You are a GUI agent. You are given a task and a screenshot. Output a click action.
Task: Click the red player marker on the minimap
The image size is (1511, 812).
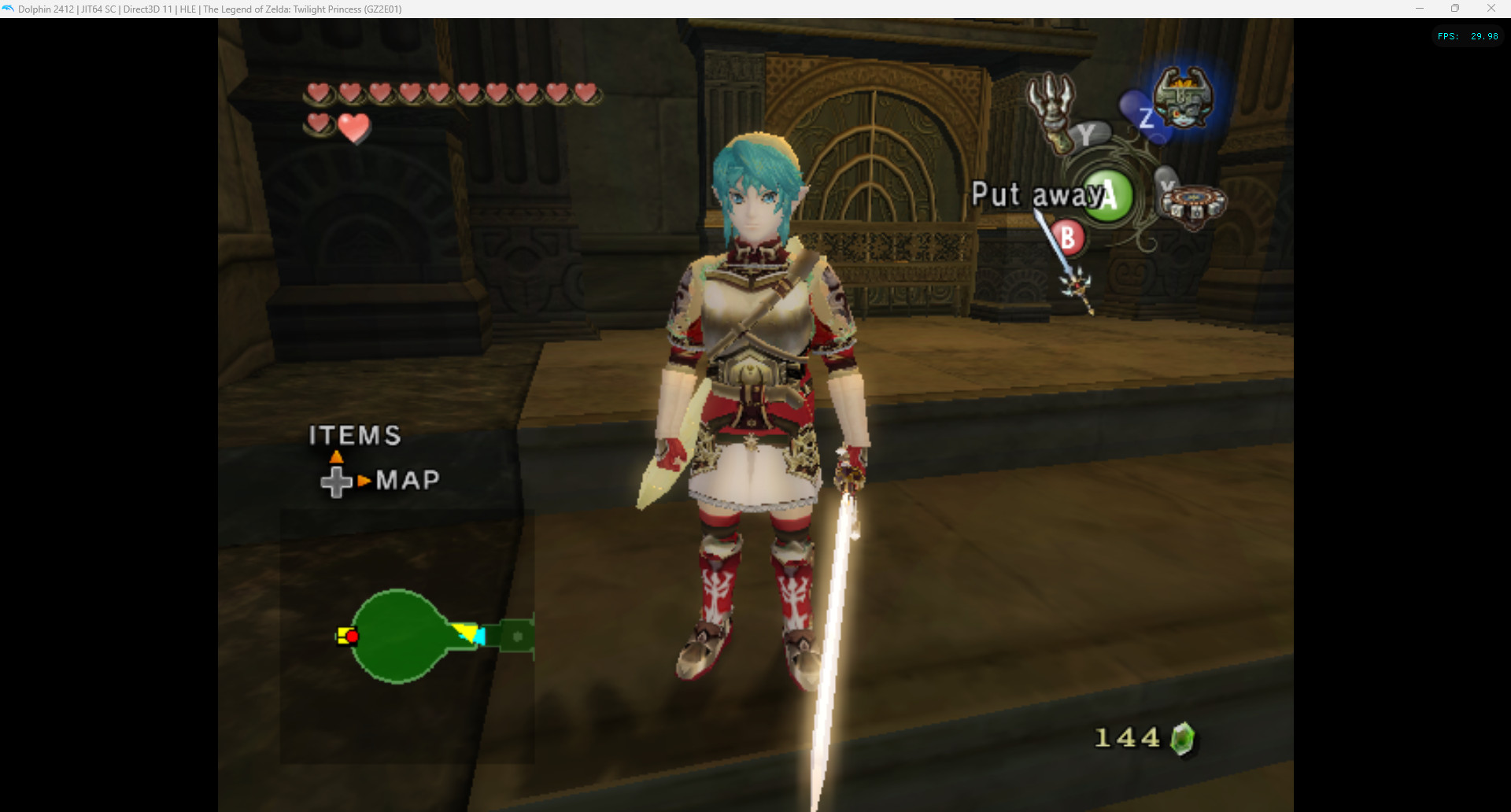coord(352,637)
